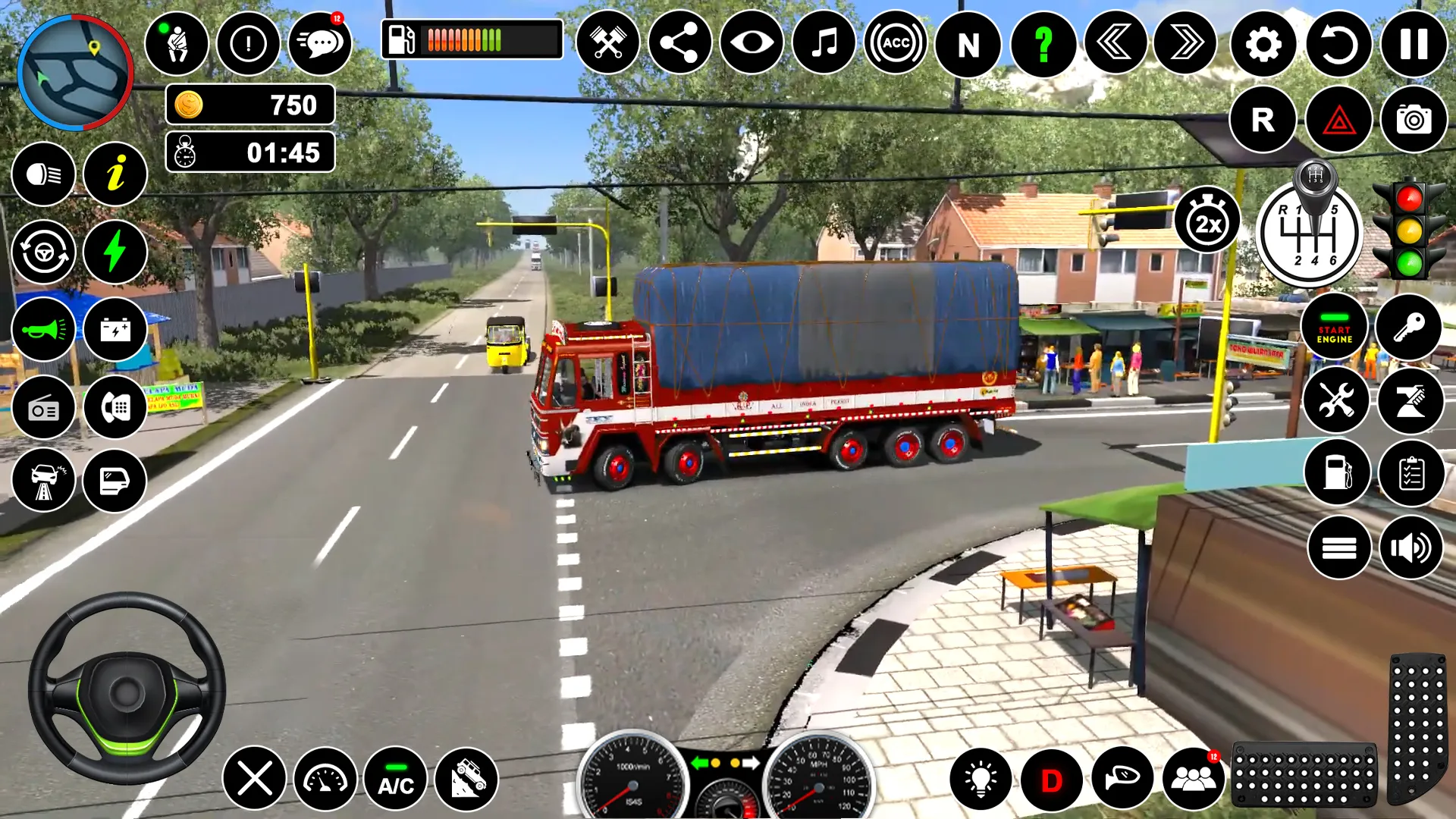The width and height of the screenshot is (1456, 819).
Task: Toggle the headlights
Action: pyautogui.click(x=43, y=174)
